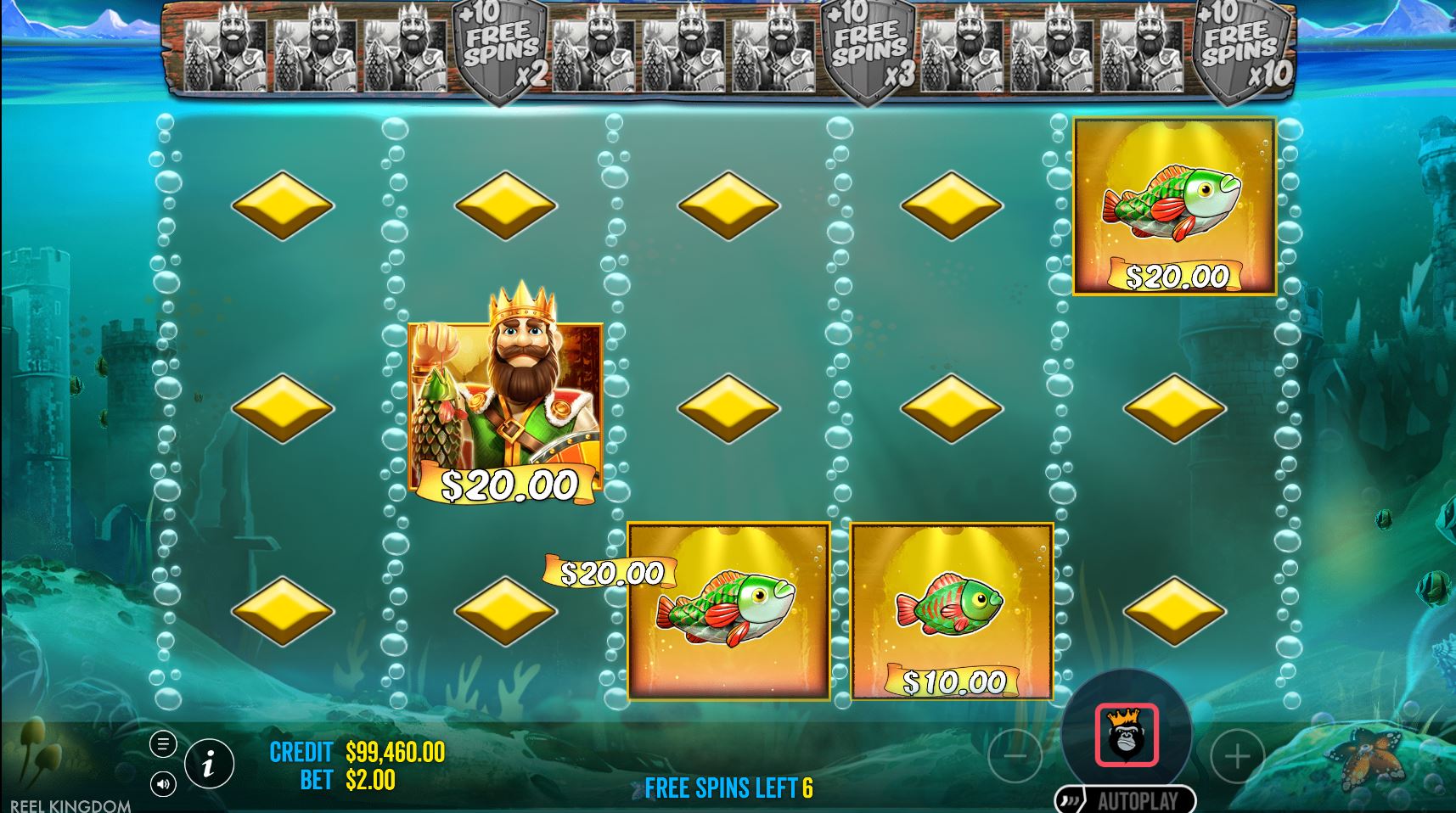The height and width of the screenshot is (813, 1456).
Task: Open the king symbol collection bar
Action: pyautogui.click(x=730, y=51)
